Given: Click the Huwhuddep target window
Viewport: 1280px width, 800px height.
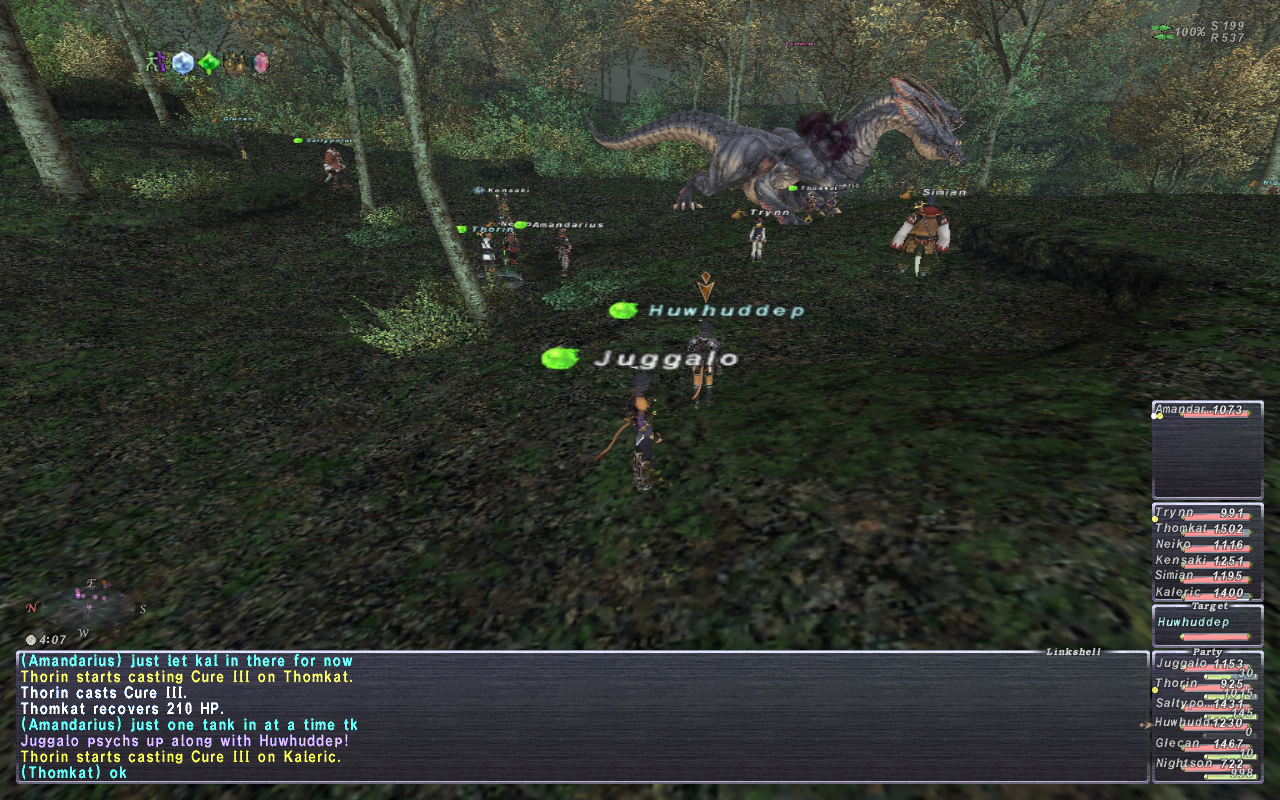Looking at the screenshot, I should [x=1206, y=626].
